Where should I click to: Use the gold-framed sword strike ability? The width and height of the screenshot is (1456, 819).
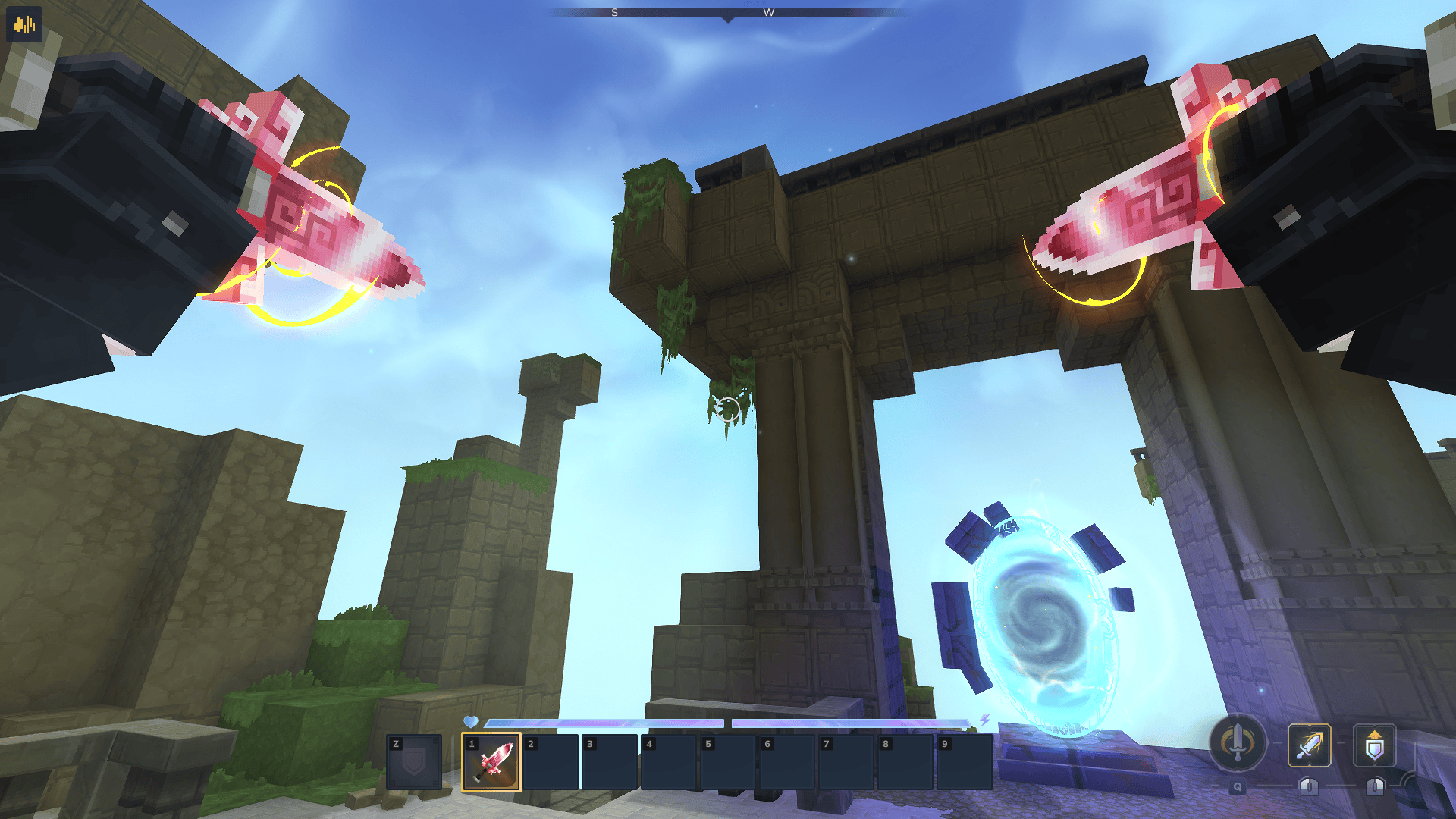click(x=1309, y=745)
